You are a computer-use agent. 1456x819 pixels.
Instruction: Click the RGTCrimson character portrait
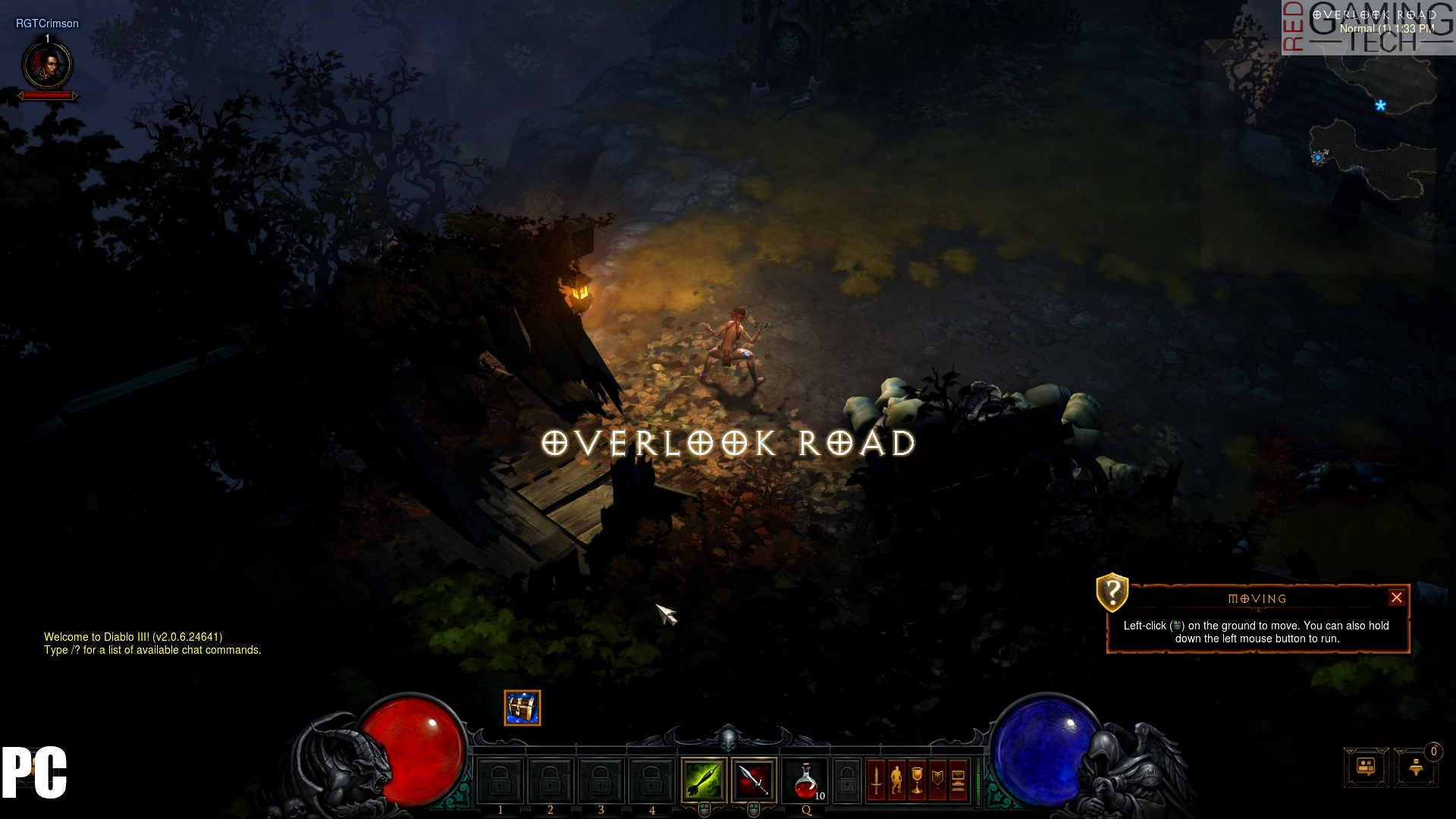(x=48, y=65)
